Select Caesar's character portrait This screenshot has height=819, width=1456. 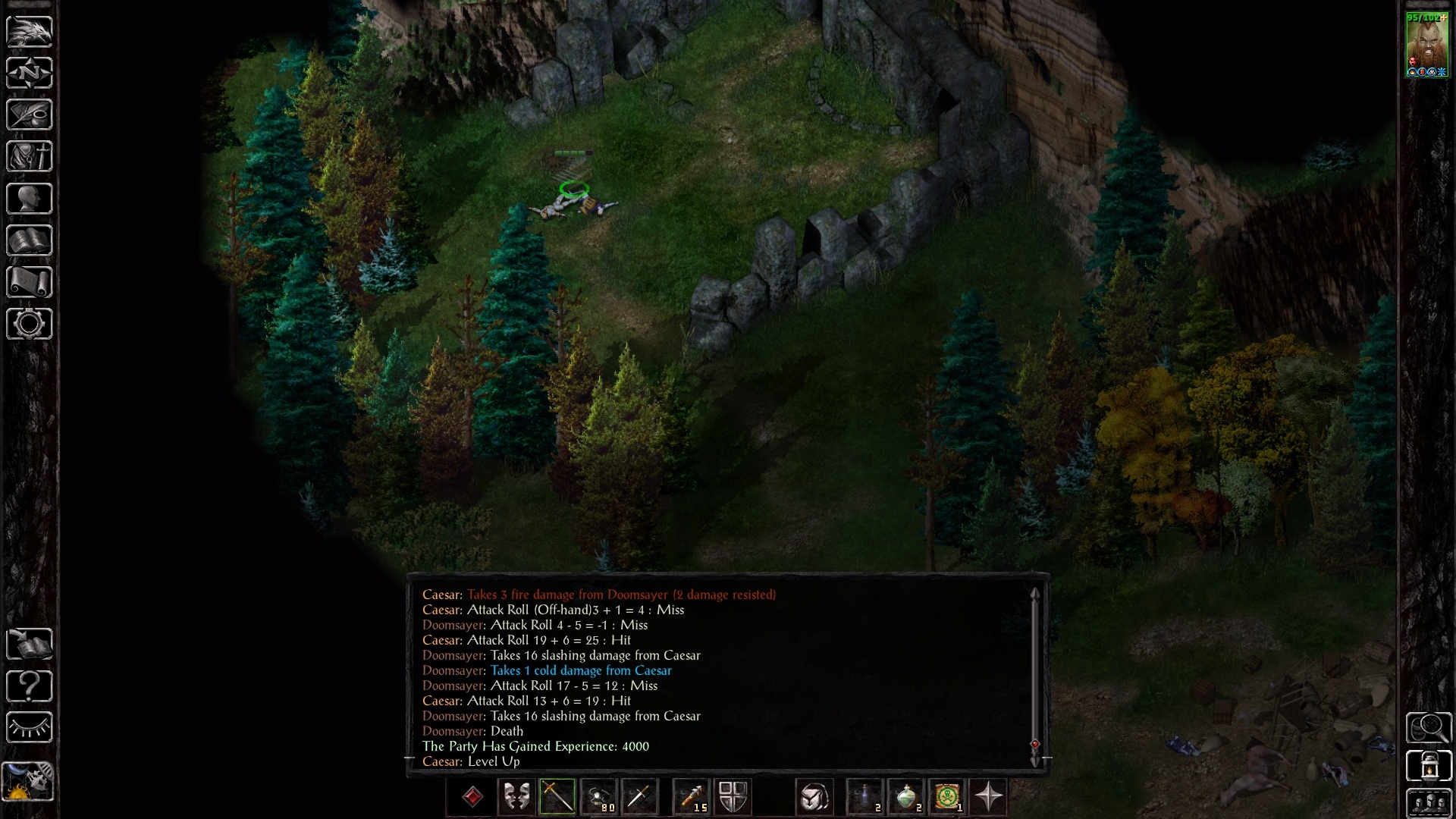1426,44
